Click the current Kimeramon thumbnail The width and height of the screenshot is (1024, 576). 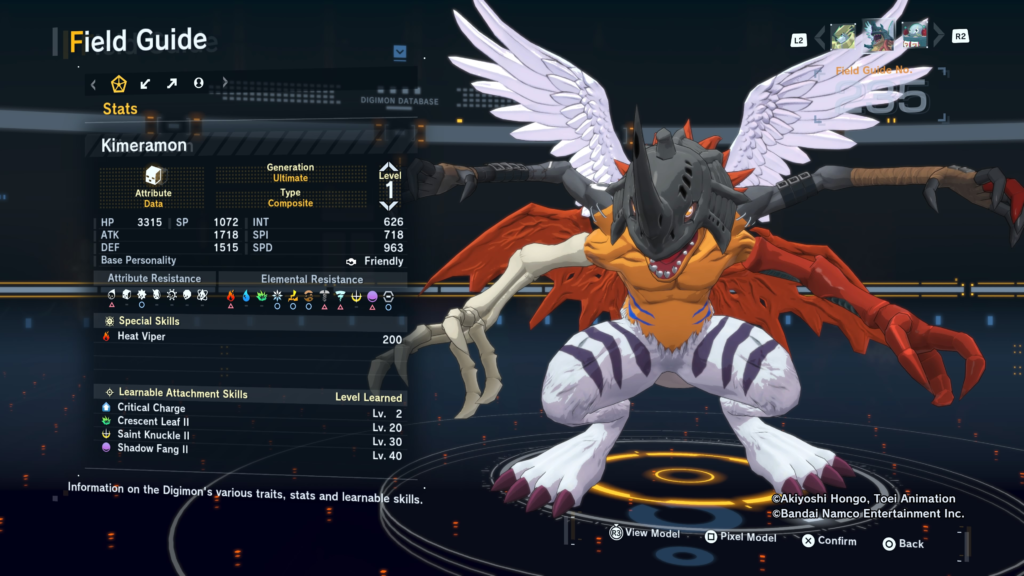[x=879, y=35]
